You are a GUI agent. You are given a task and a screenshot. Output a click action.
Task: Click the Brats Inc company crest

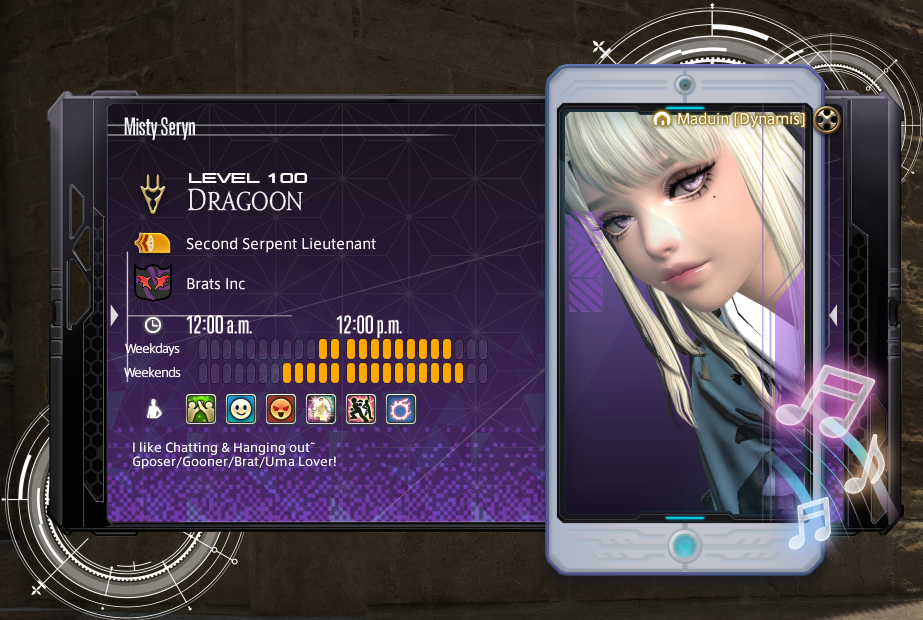[153, 283]
